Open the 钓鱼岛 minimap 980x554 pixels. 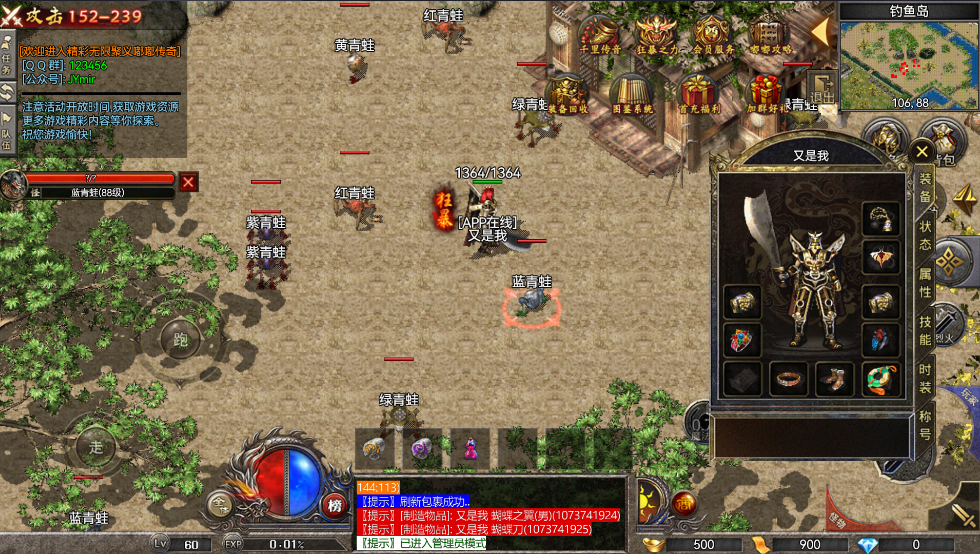[x=909, y=60]
